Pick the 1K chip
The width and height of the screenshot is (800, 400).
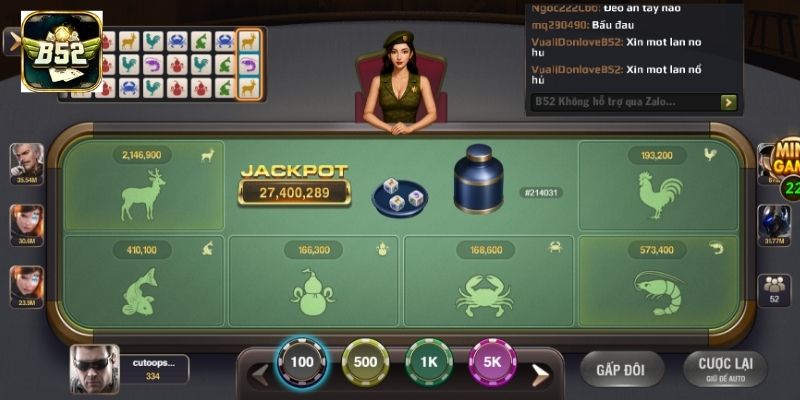[429, 363]
